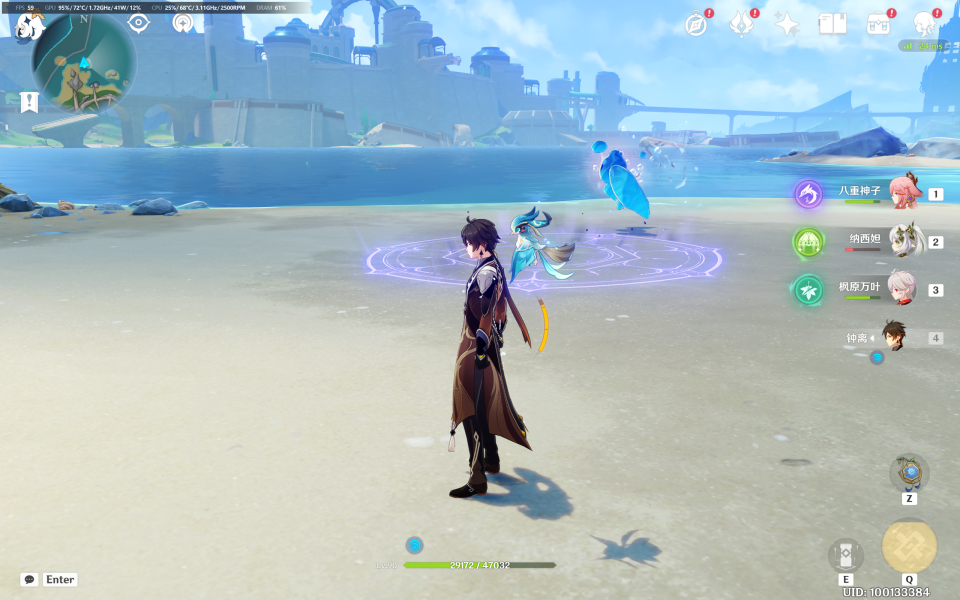Viewport: 960px width, 600px height.
Task: Open the open-book icon in the top bar
Action: point(832,25)
